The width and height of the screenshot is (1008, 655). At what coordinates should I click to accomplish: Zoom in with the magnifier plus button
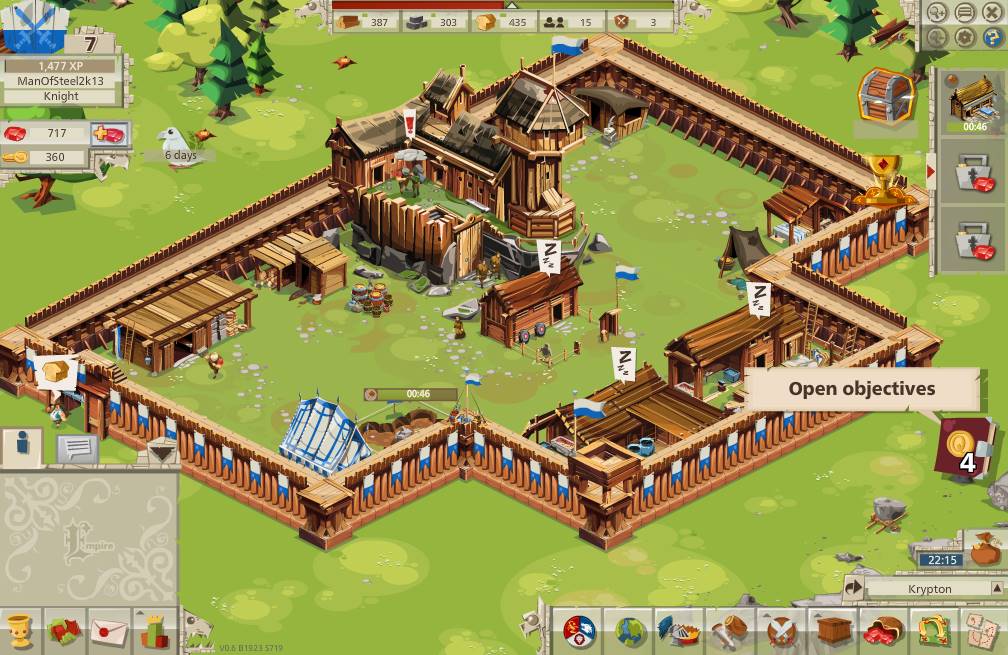[938, 13]
